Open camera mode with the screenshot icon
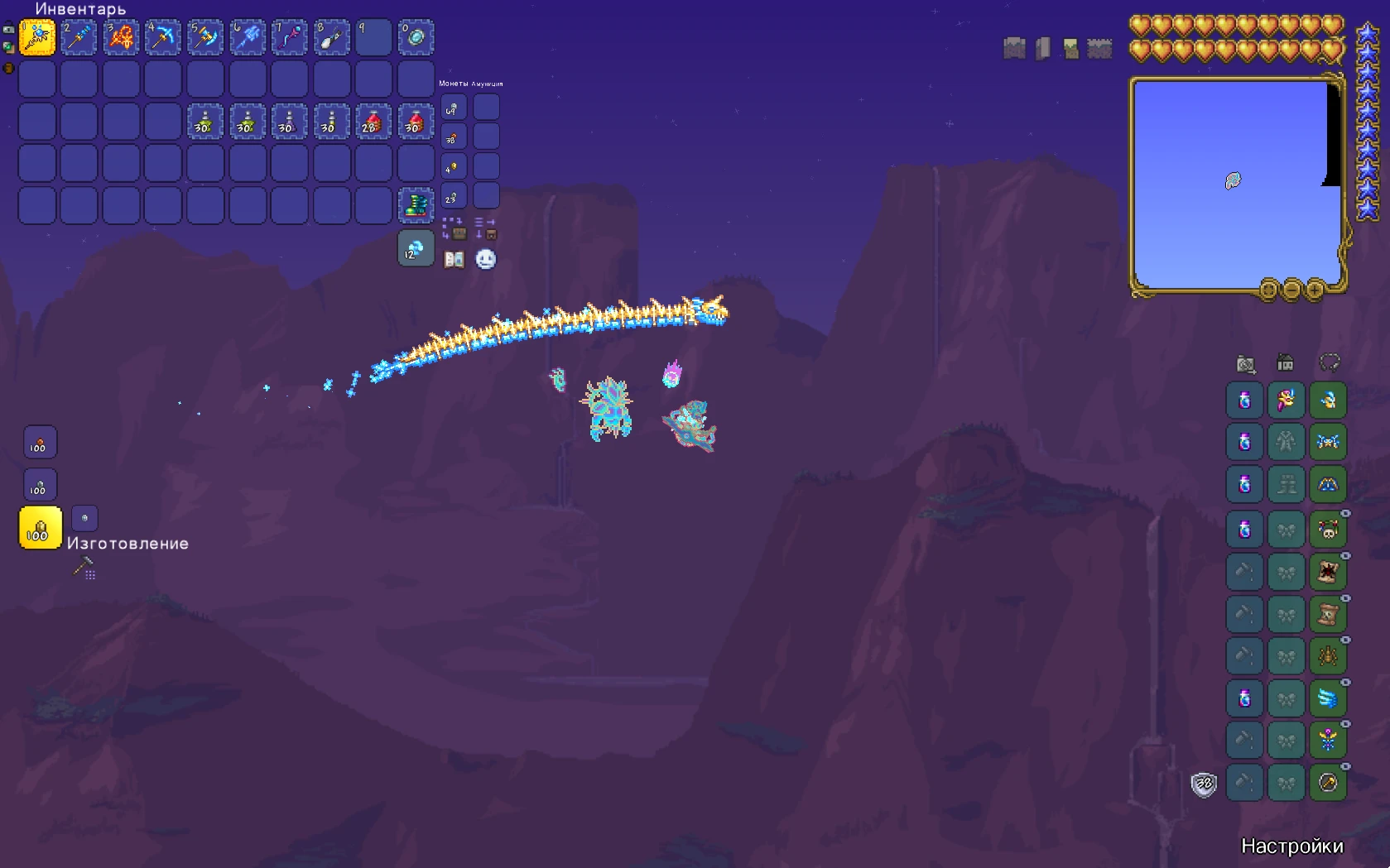Screen dimensions: 1390x868 (1244, 362)
